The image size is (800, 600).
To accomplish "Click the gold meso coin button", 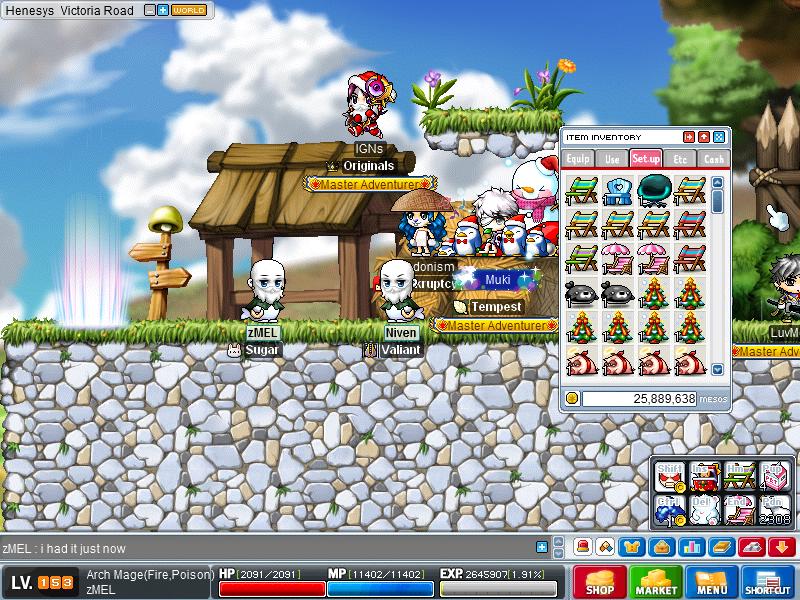I will click(572, 398).
